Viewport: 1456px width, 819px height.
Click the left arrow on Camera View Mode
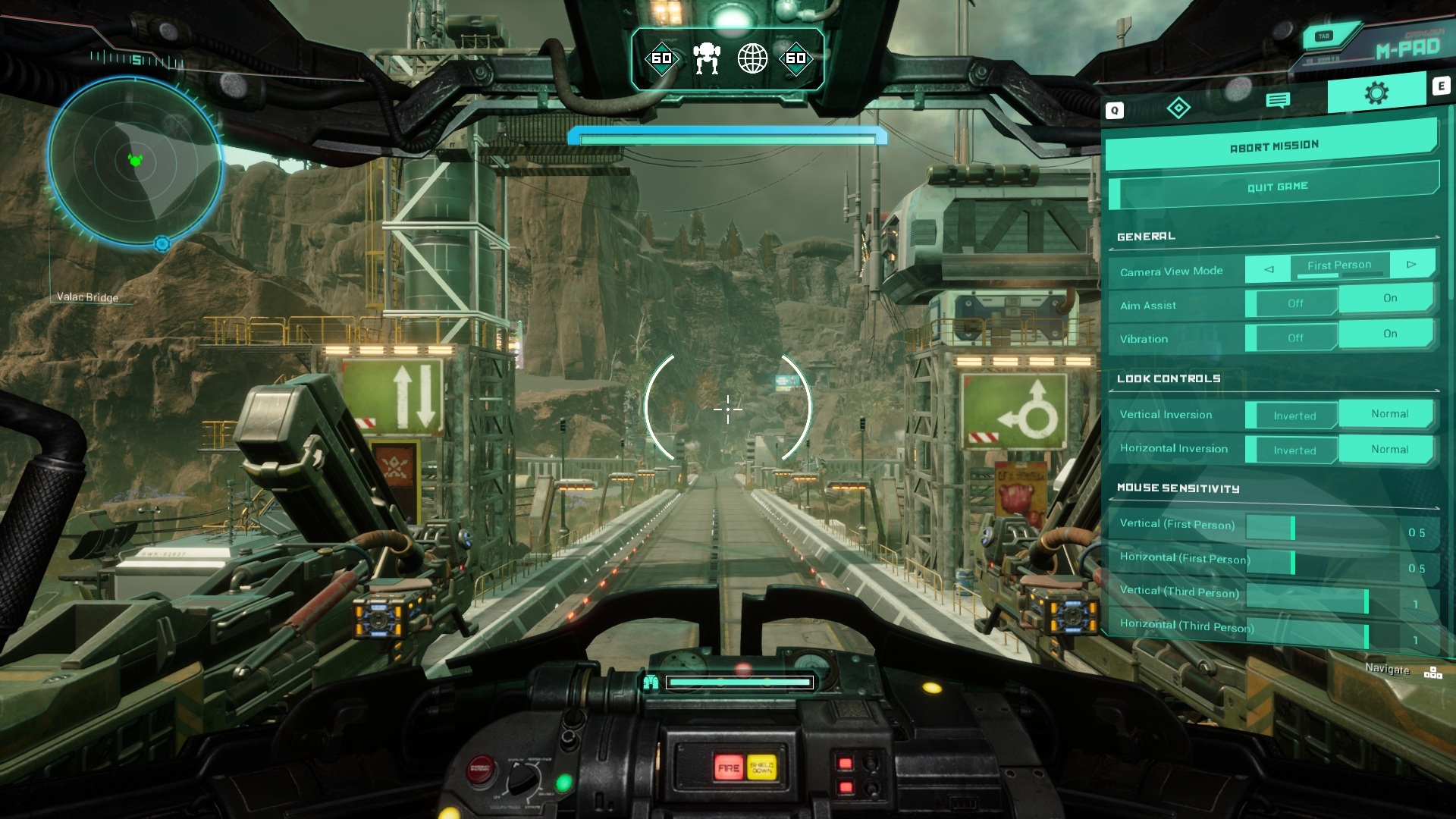pyautogui.click(x=1268, y=269)
